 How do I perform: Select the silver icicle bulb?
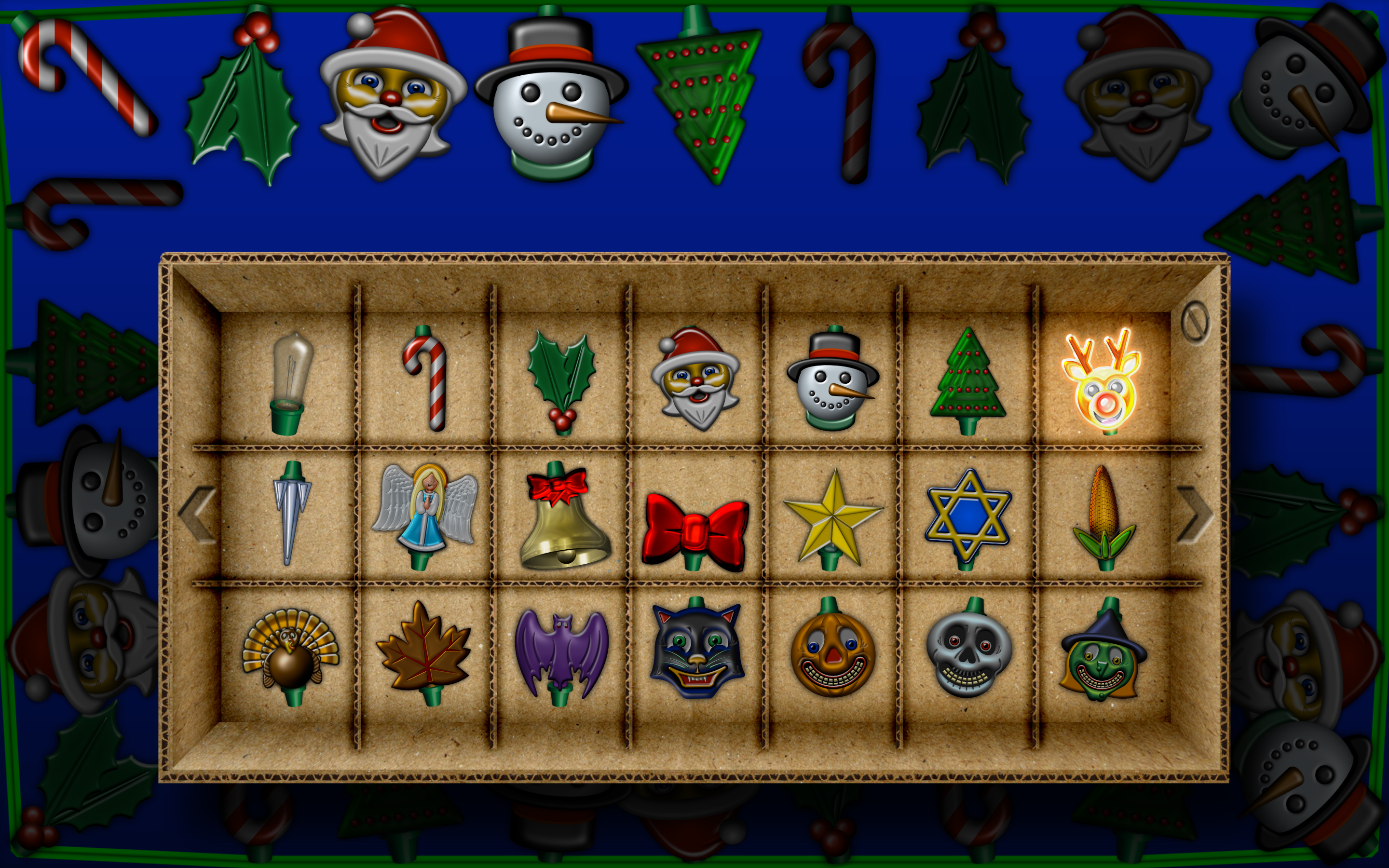coord(292,512)
